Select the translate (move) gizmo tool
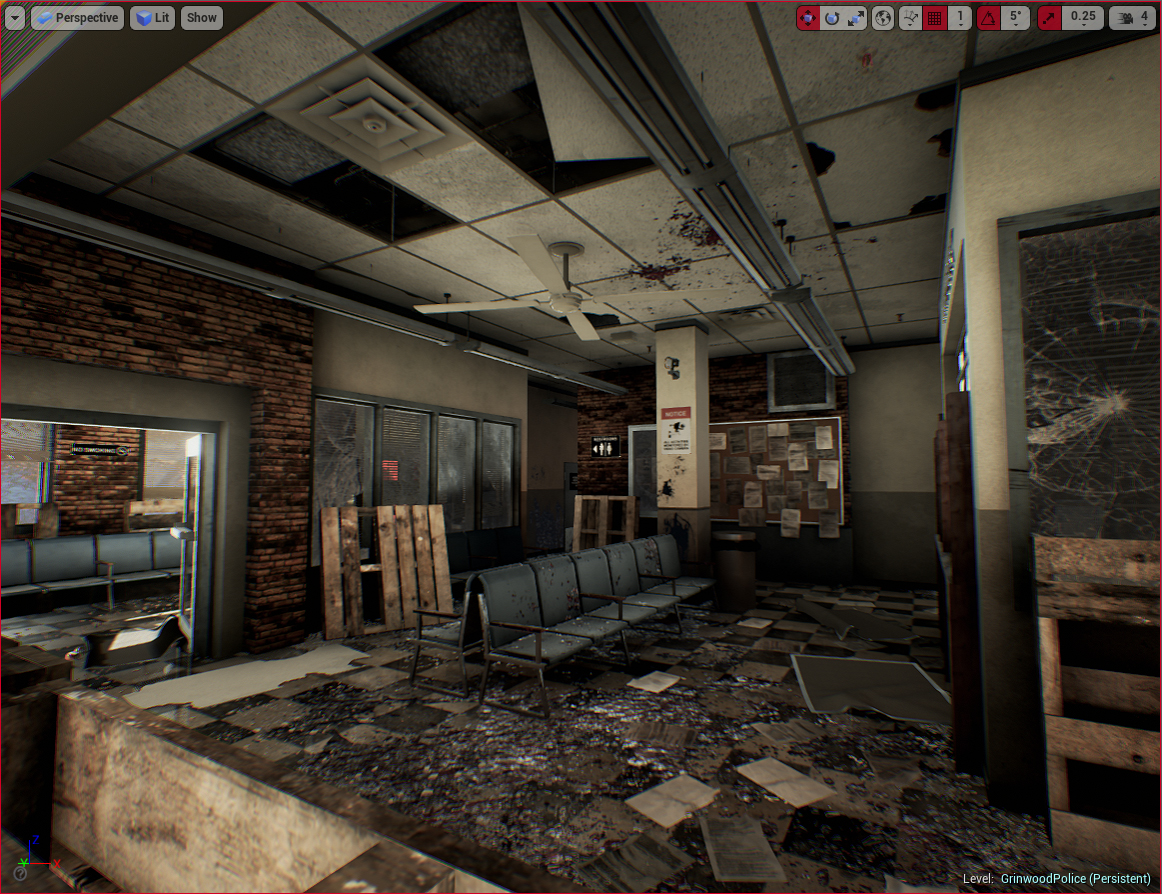 [808, 17]
